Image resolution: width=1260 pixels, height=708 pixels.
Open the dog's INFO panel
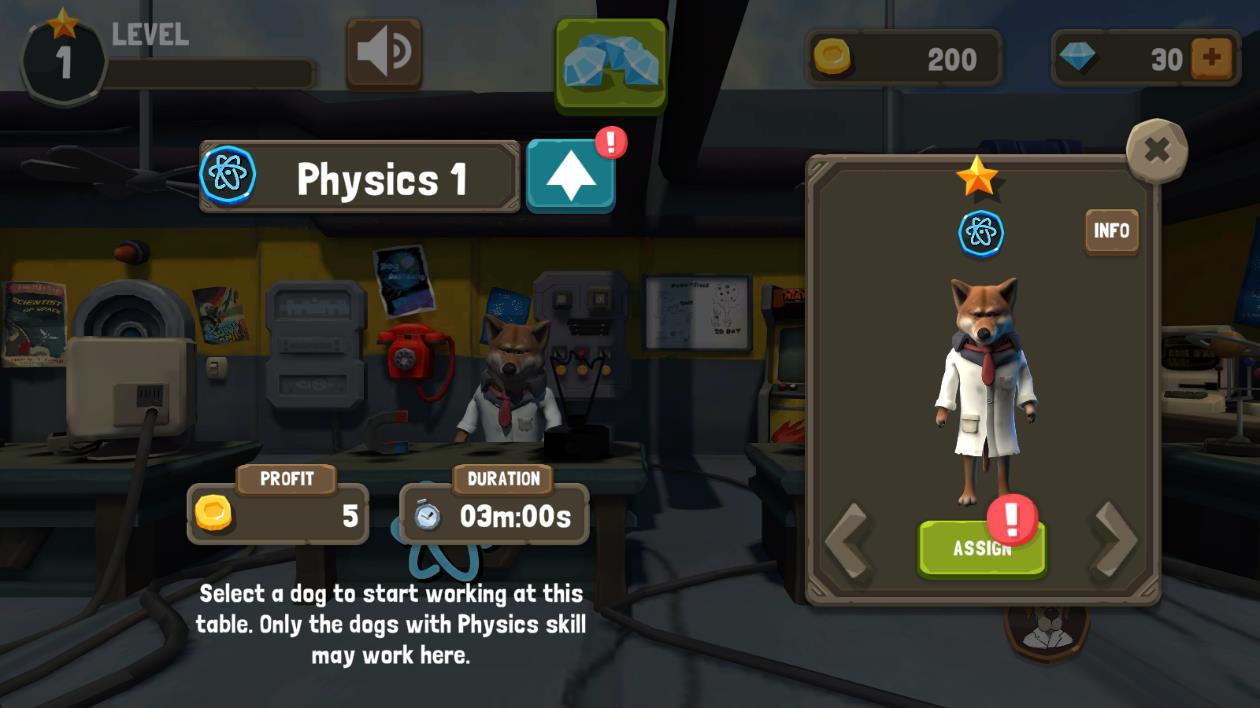(1111, 231)
